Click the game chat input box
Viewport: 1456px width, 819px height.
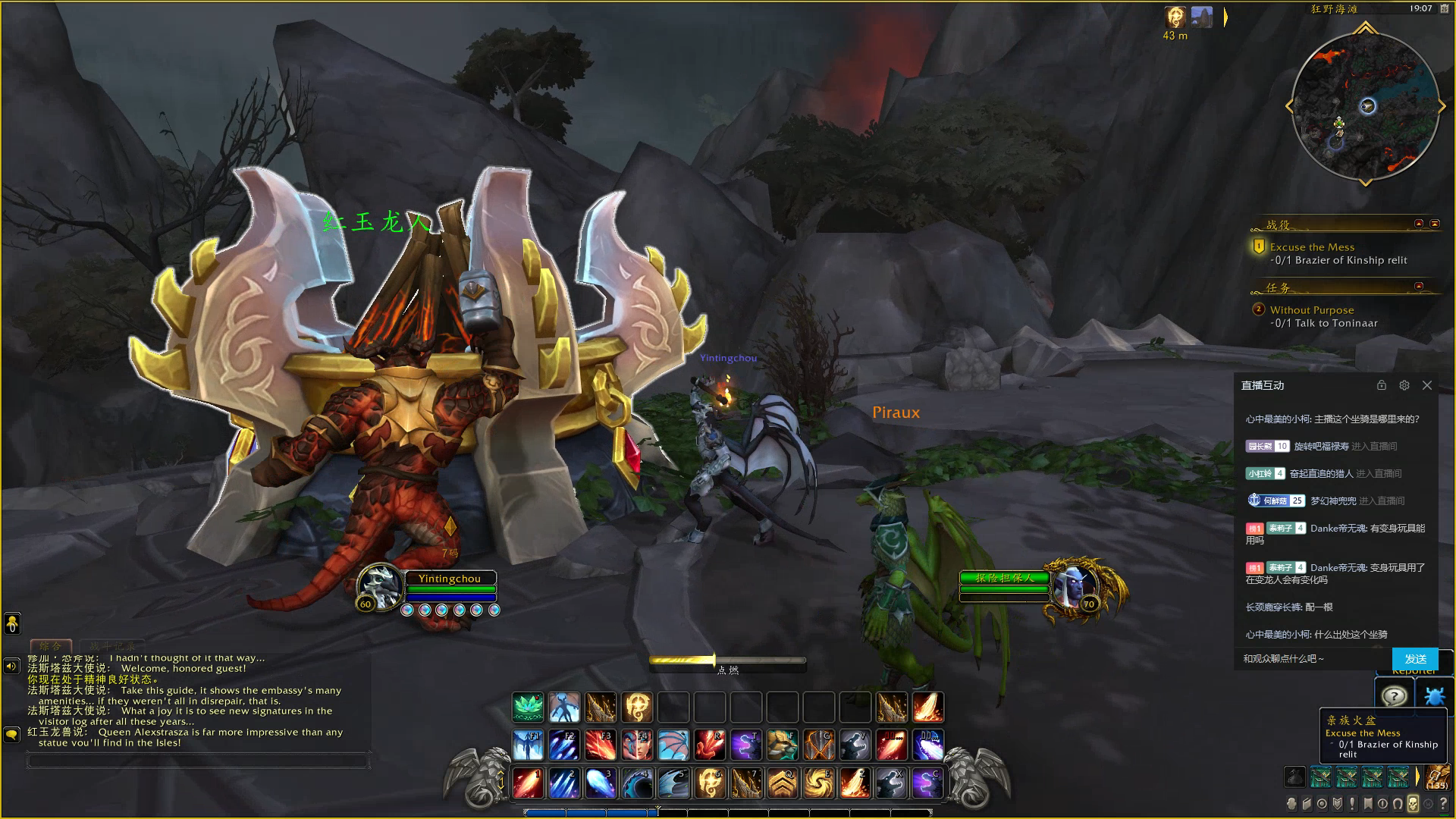tap(197, 760)
